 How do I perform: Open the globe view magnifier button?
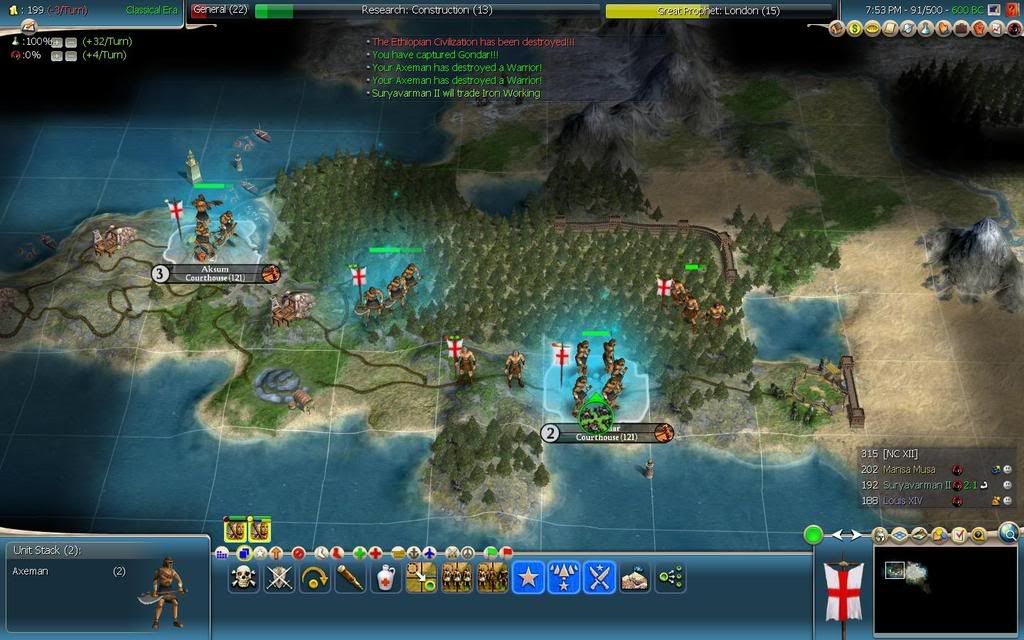click(1008, 534)
